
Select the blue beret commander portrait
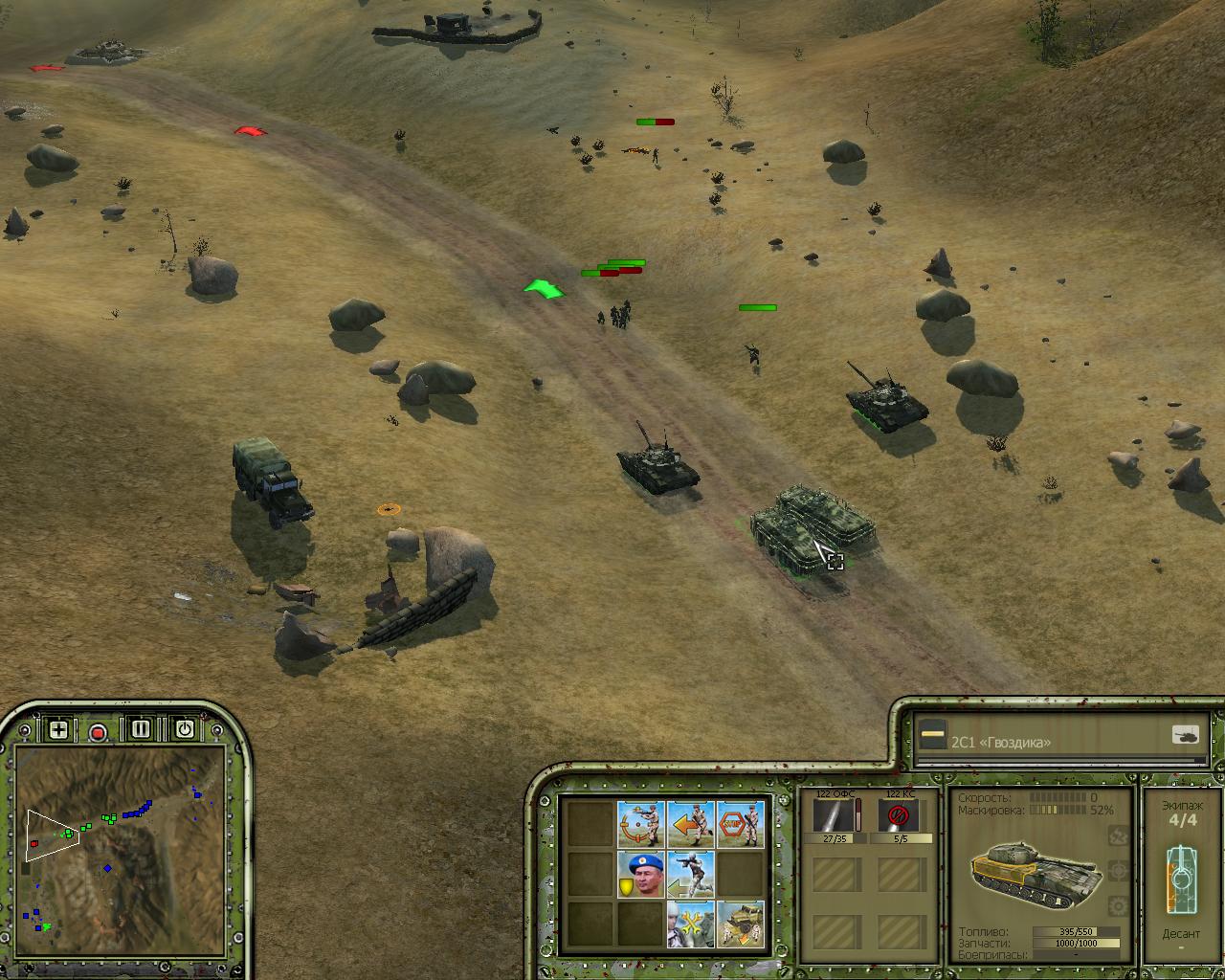[640, 874]
